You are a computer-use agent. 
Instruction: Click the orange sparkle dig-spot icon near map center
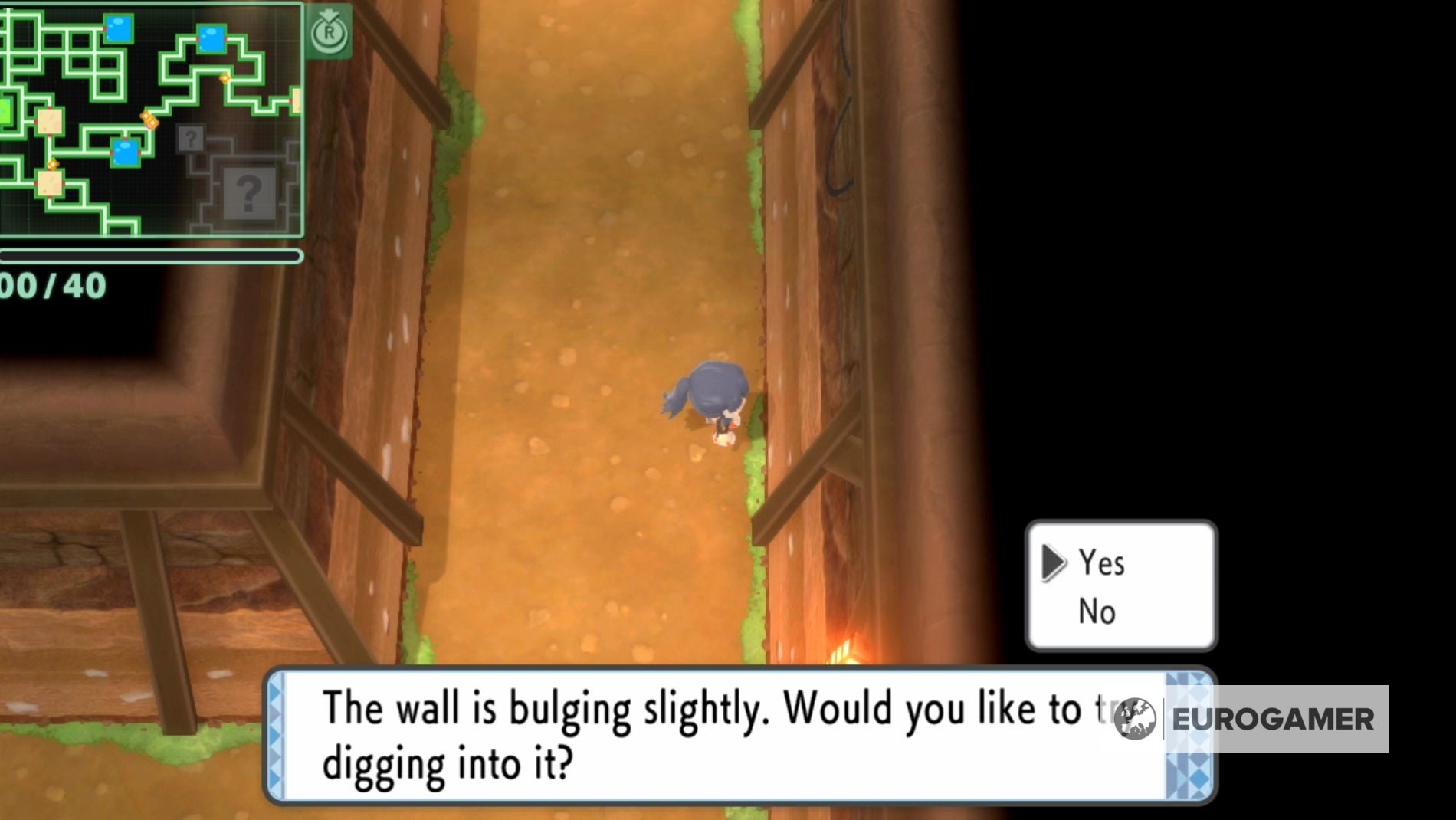[149, 120]
